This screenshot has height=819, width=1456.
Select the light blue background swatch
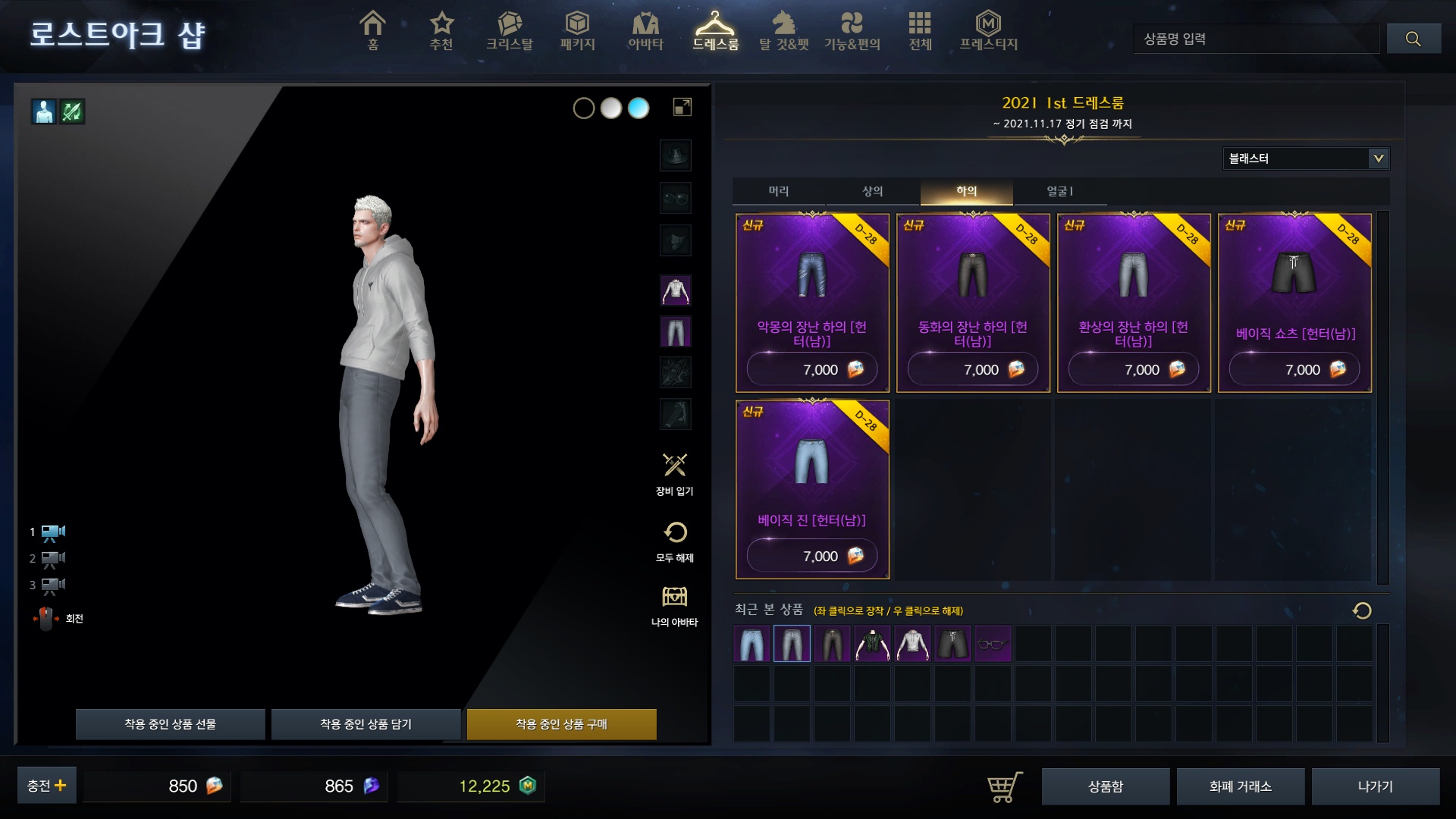[x=639, y=108]
